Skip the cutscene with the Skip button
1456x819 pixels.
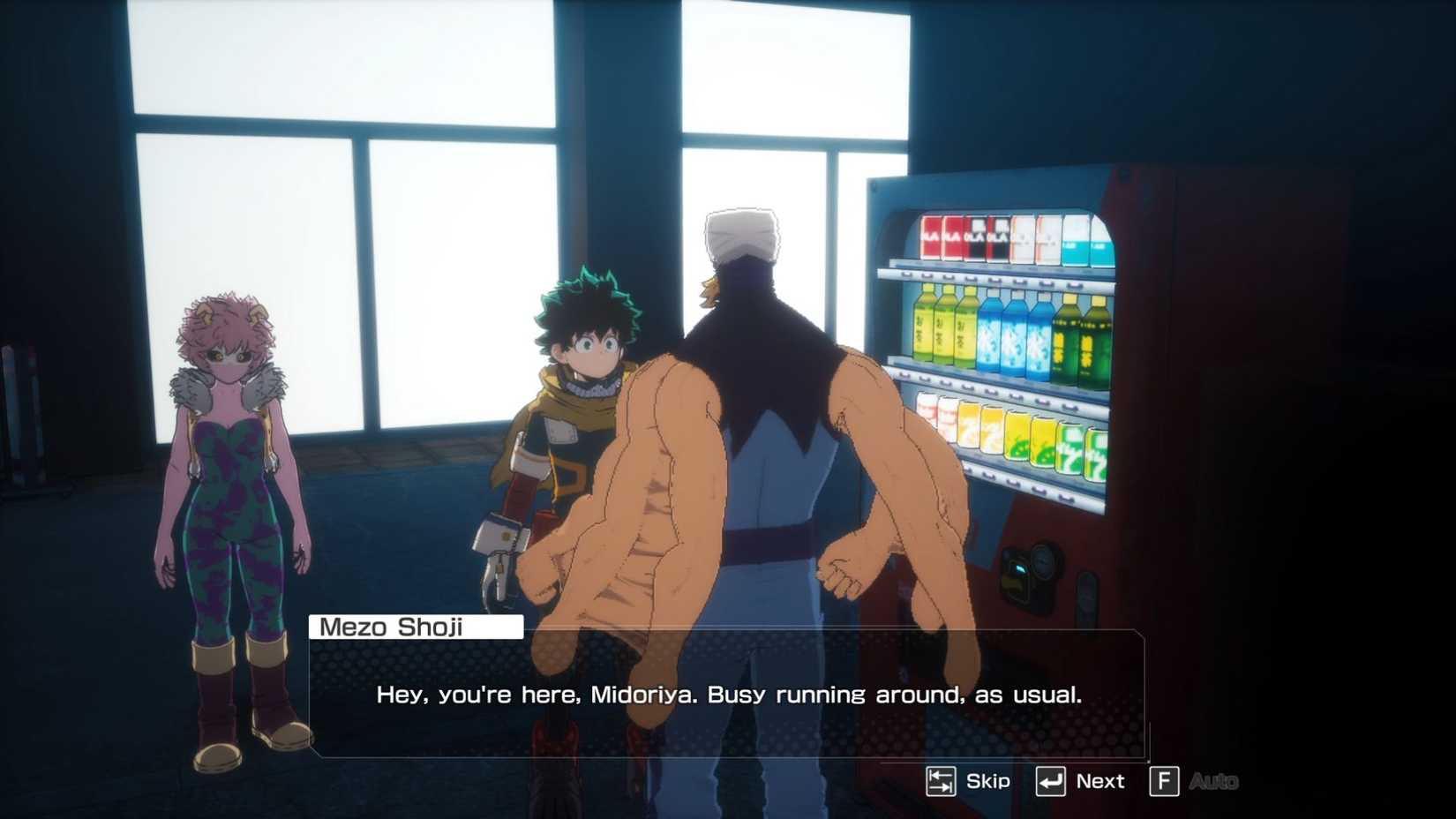[x=962, y=780]
